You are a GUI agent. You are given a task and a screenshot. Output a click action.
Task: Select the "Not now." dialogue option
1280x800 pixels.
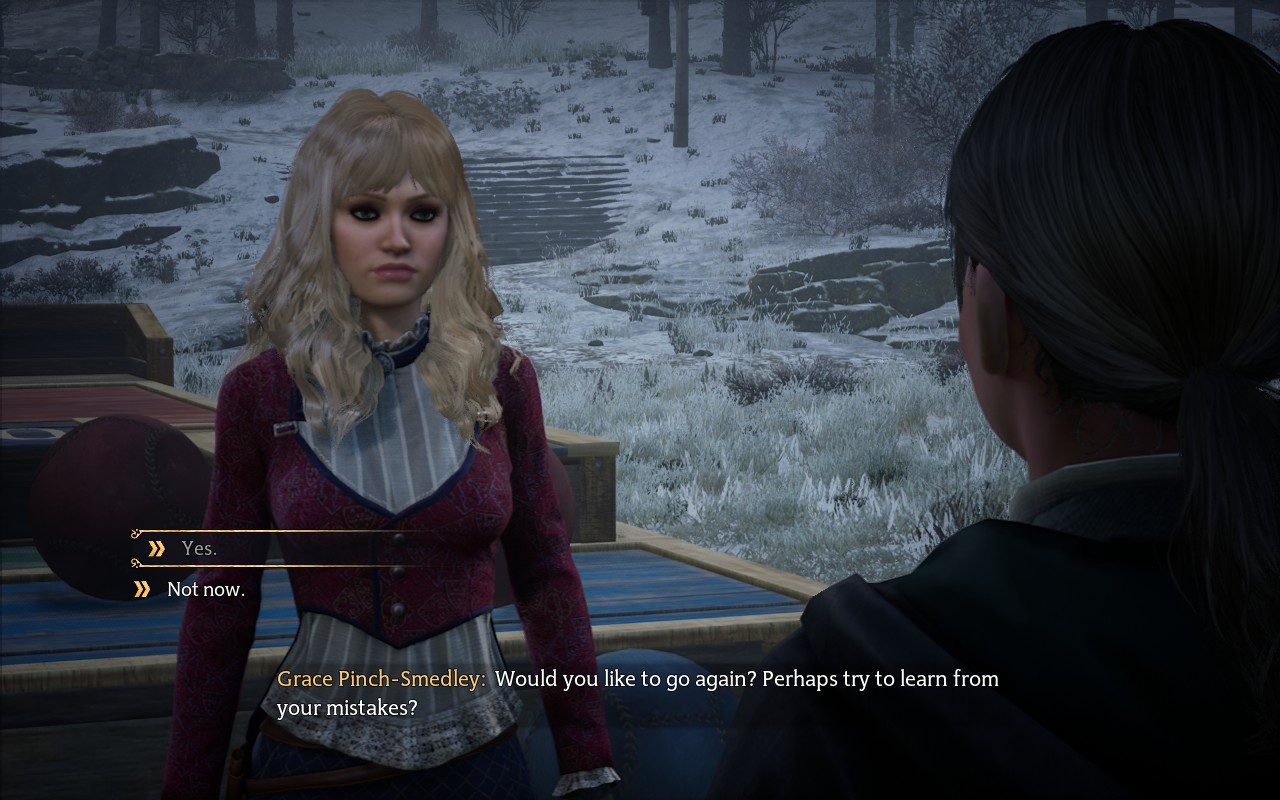[205, 589]
